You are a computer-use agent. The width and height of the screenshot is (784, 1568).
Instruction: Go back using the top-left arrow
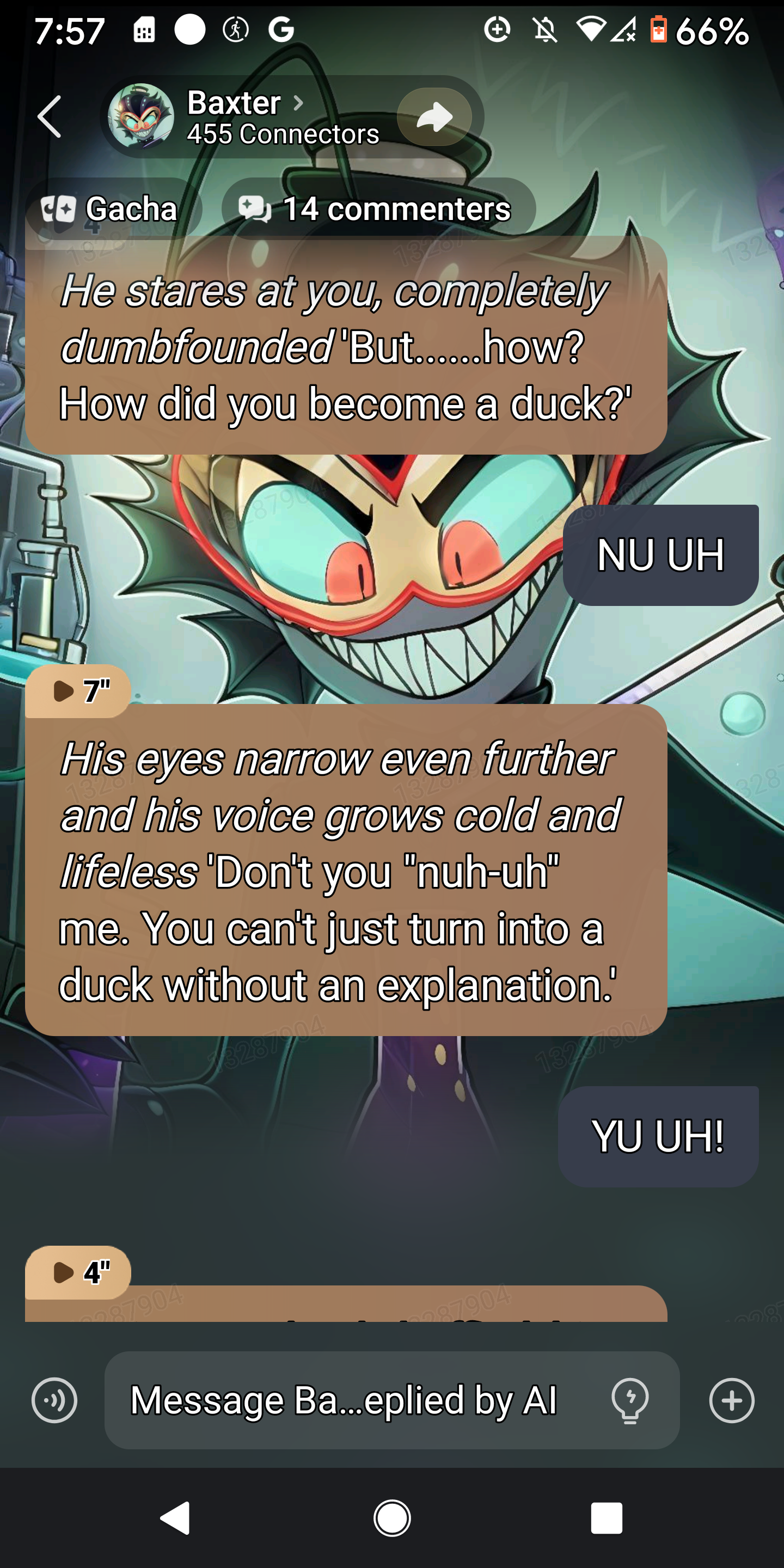click(x=50, y=117)
